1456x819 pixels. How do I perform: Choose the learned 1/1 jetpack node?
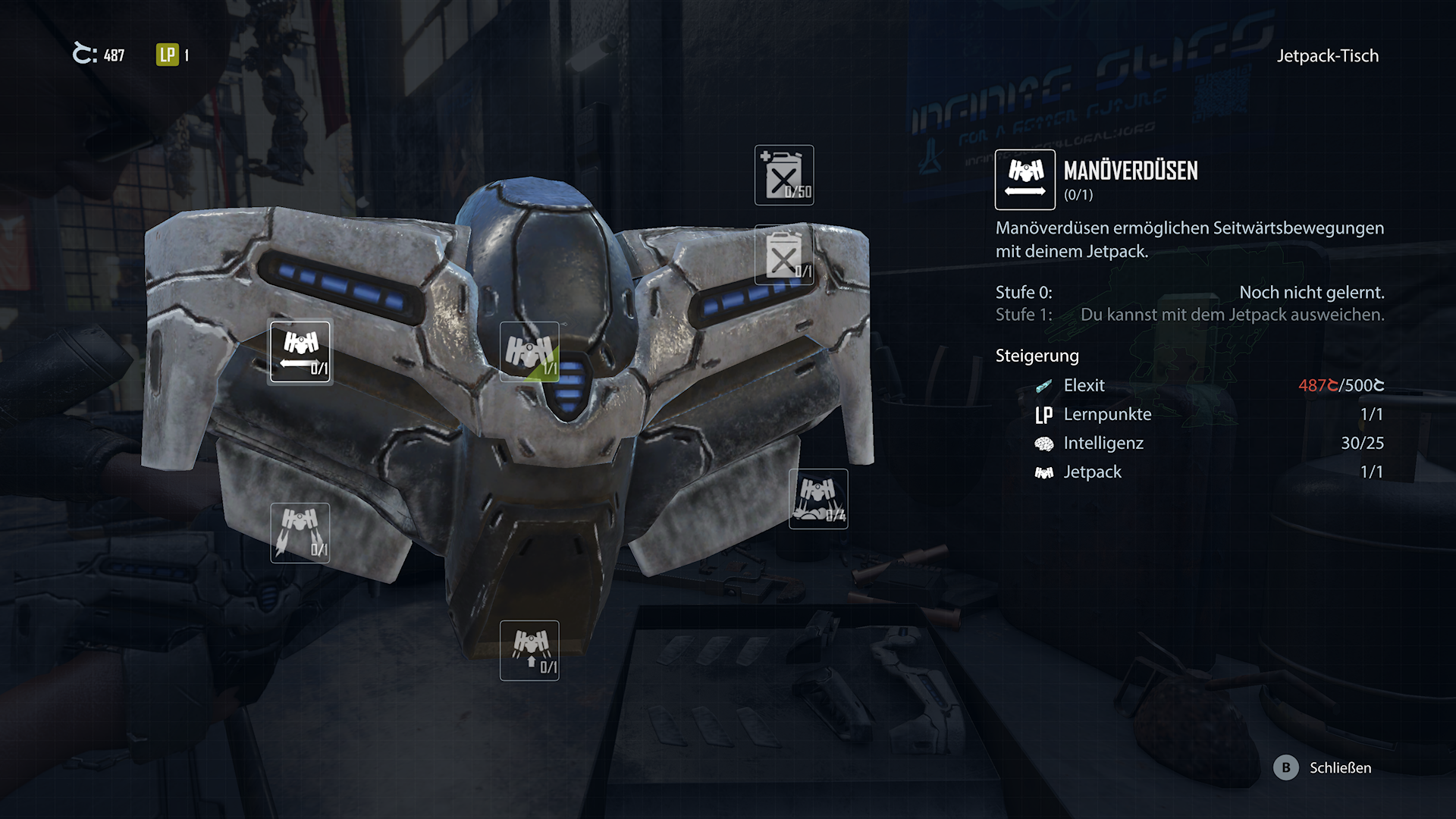coord(529,352)
